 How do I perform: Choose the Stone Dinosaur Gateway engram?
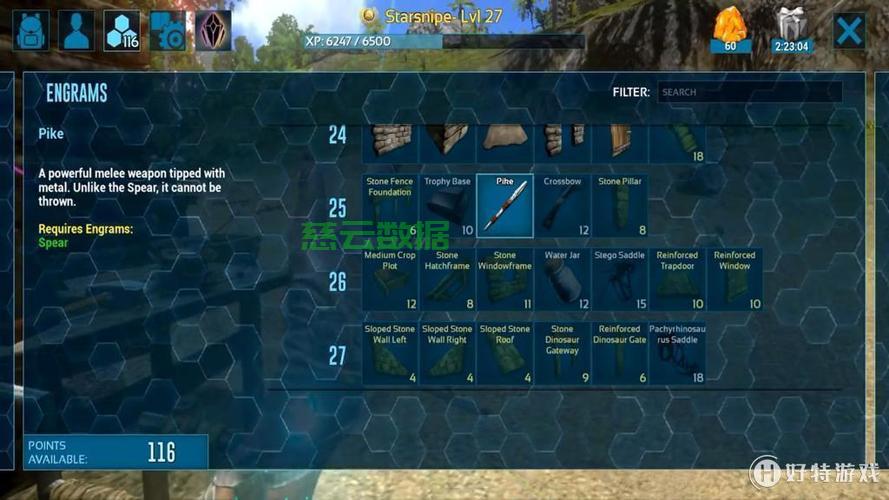(562, 354)
